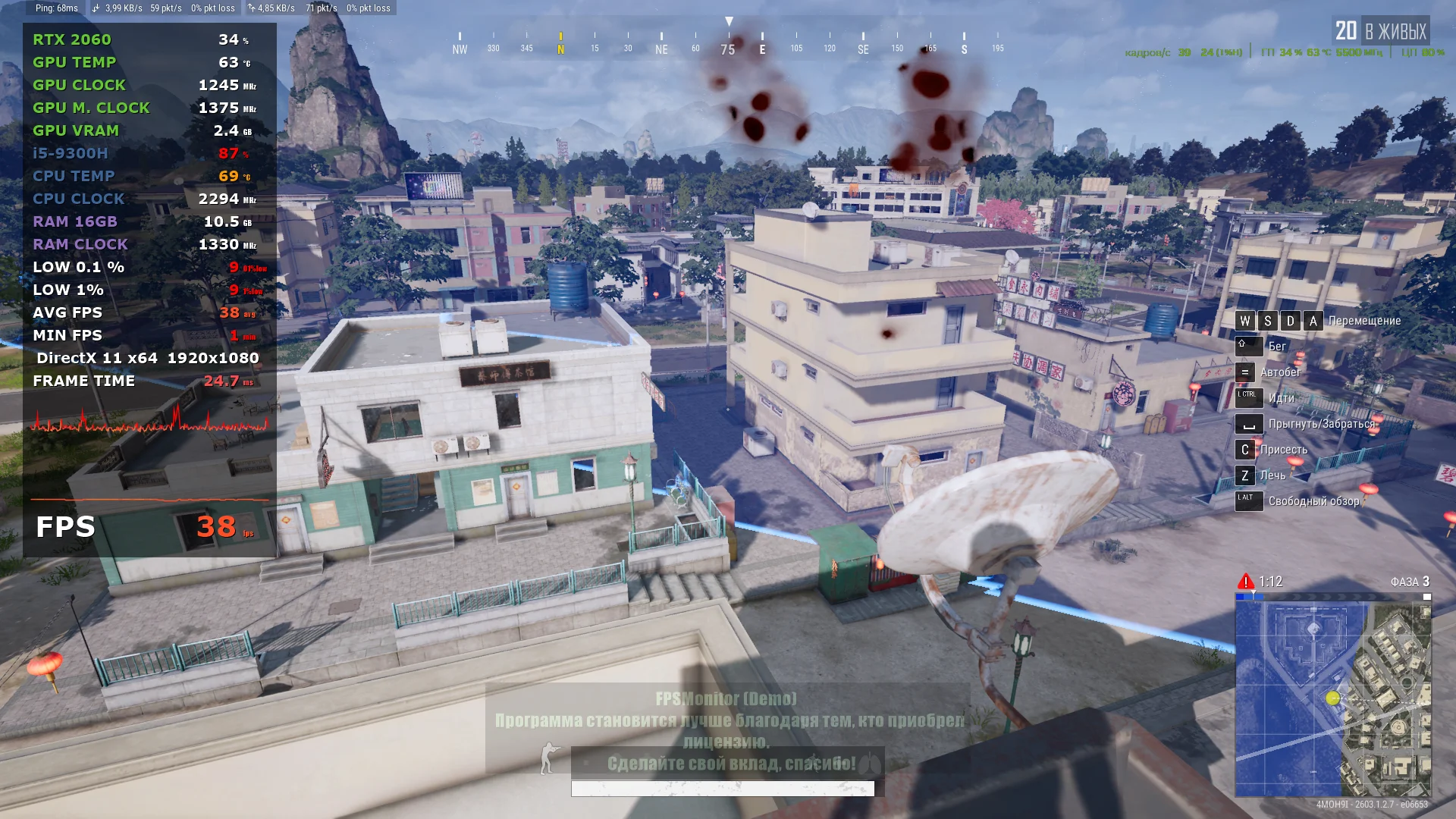1456x819 pixels.
Task: Select the yellow player marker on minimap
Action: click(x=1333, y=698)
